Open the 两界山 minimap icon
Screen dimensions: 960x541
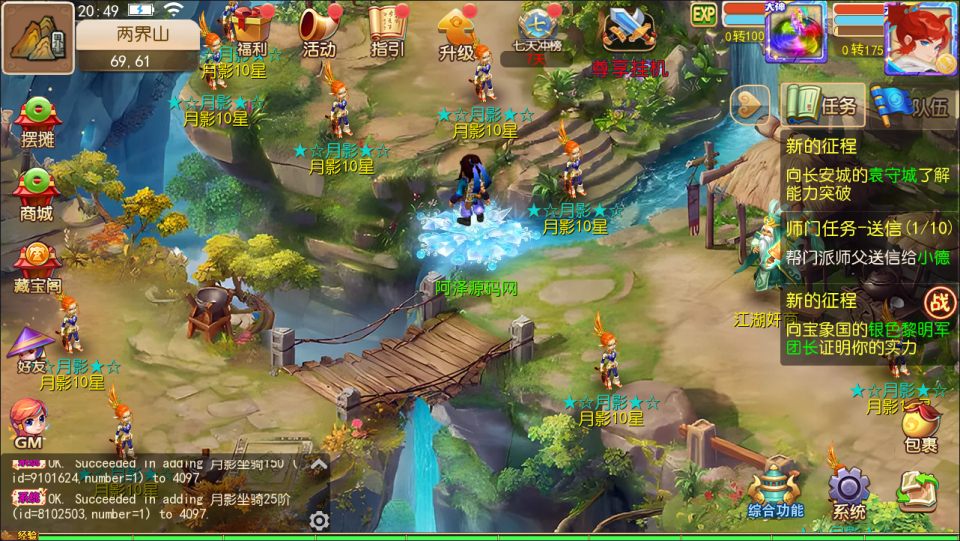(38, 36)
